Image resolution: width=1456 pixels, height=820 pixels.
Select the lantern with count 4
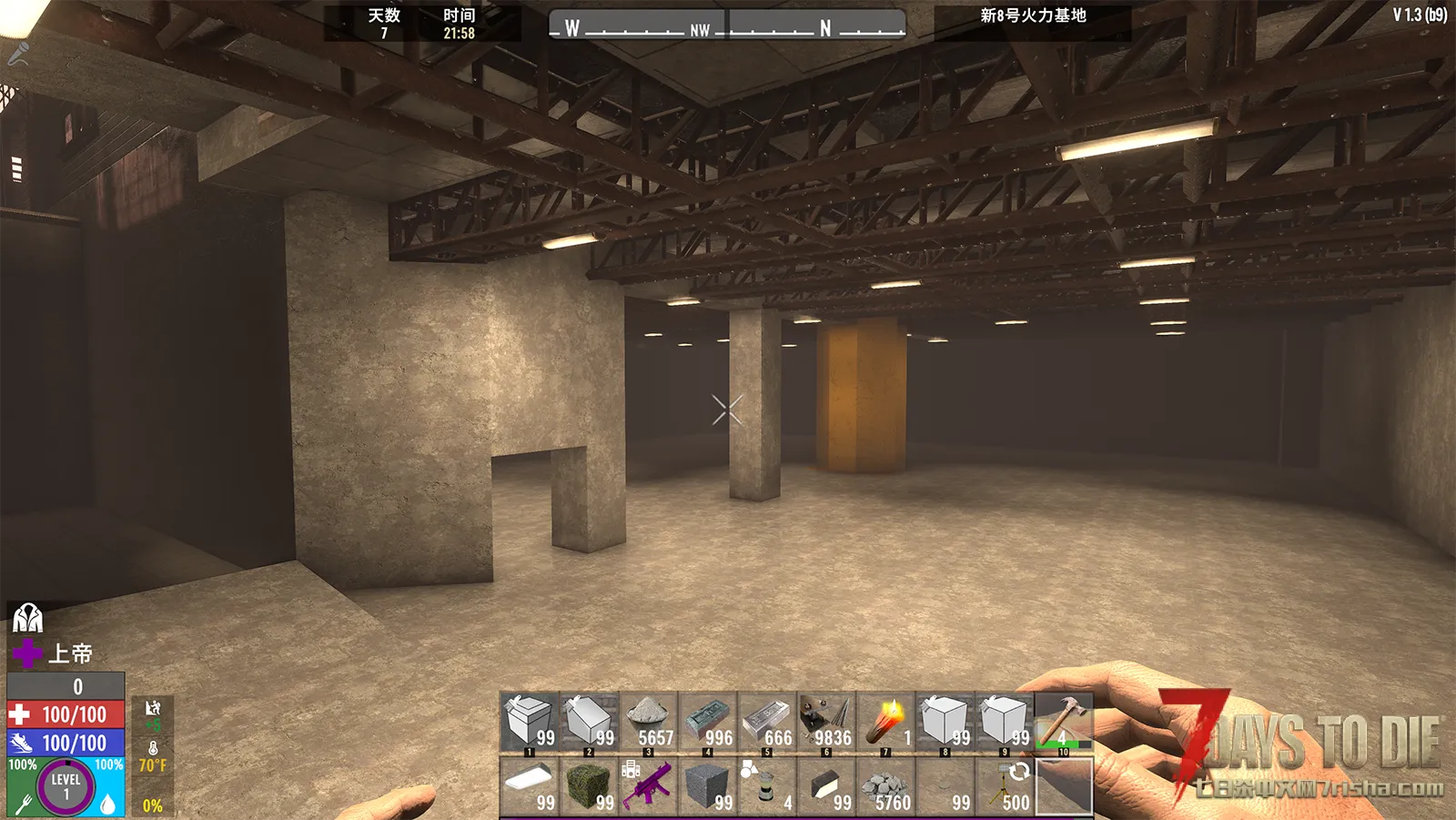click(767, 785)
